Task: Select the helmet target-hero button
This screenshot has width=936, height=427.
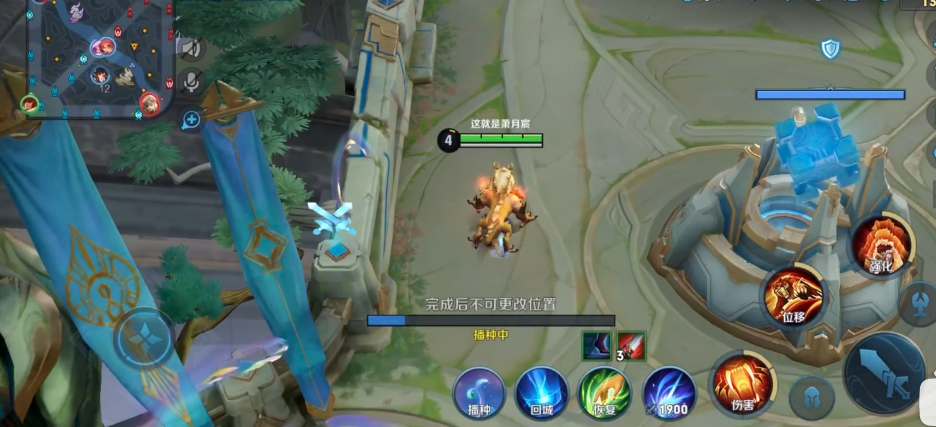Action: [x=811, y=397]
